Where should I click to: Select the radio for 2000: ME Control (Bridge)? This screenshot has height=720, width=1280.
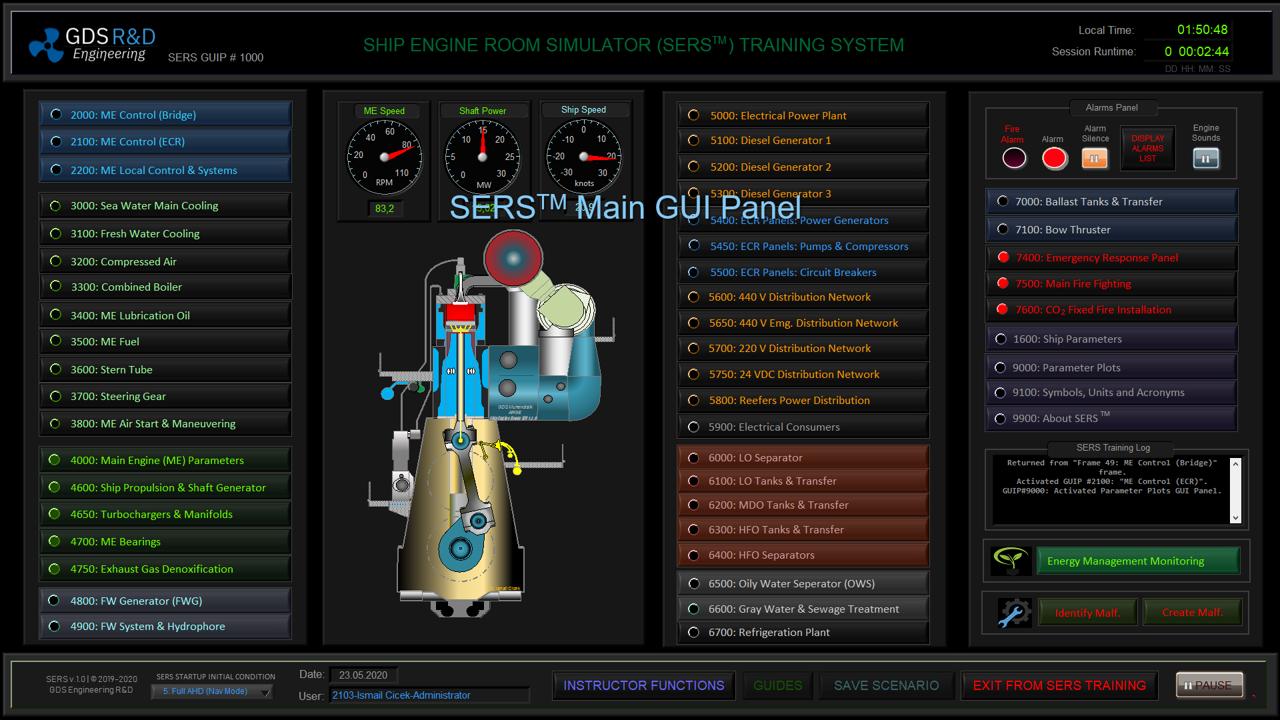(x=56, y=113)
